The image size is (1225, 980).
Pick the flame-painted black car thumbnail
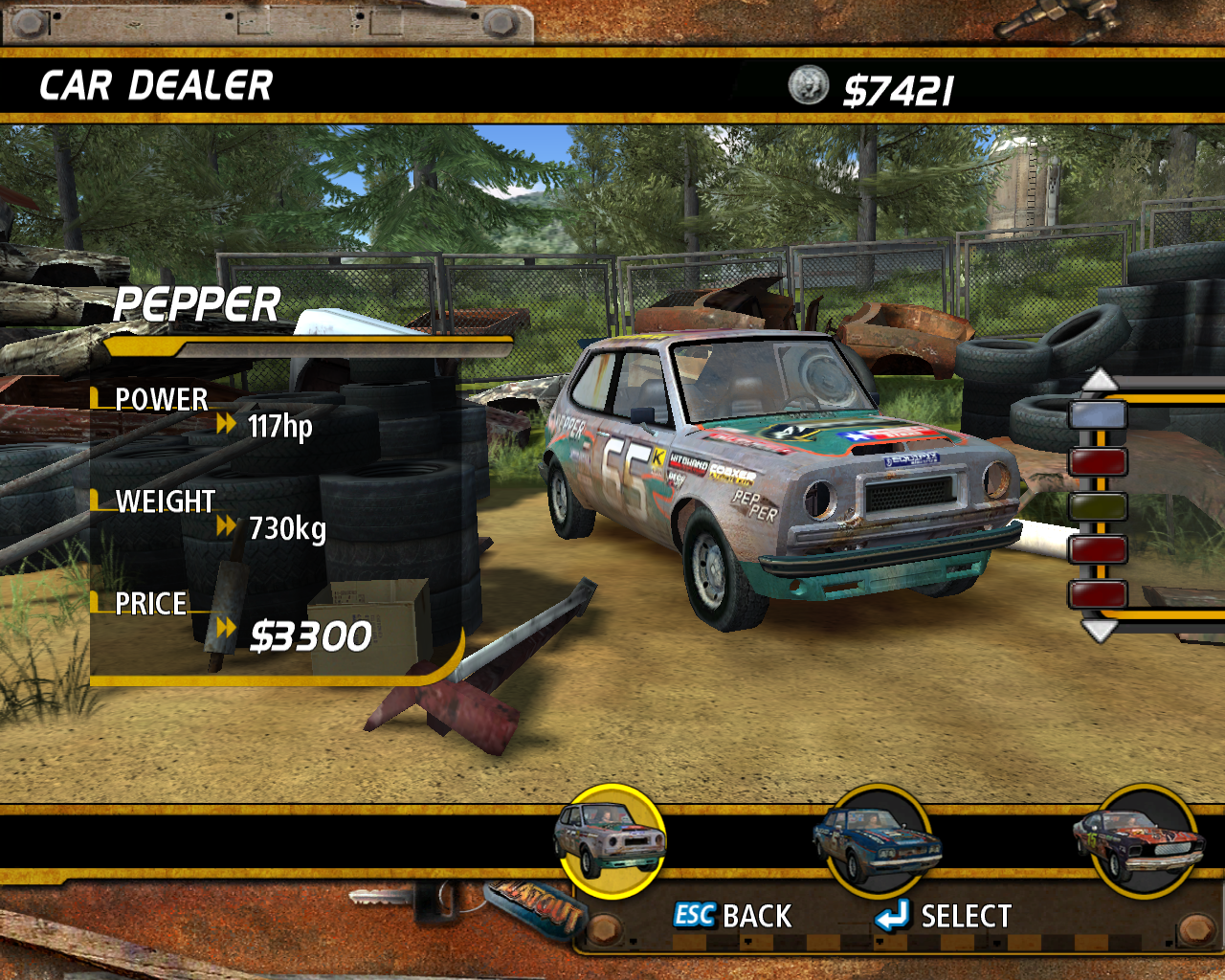point(1139,840)
